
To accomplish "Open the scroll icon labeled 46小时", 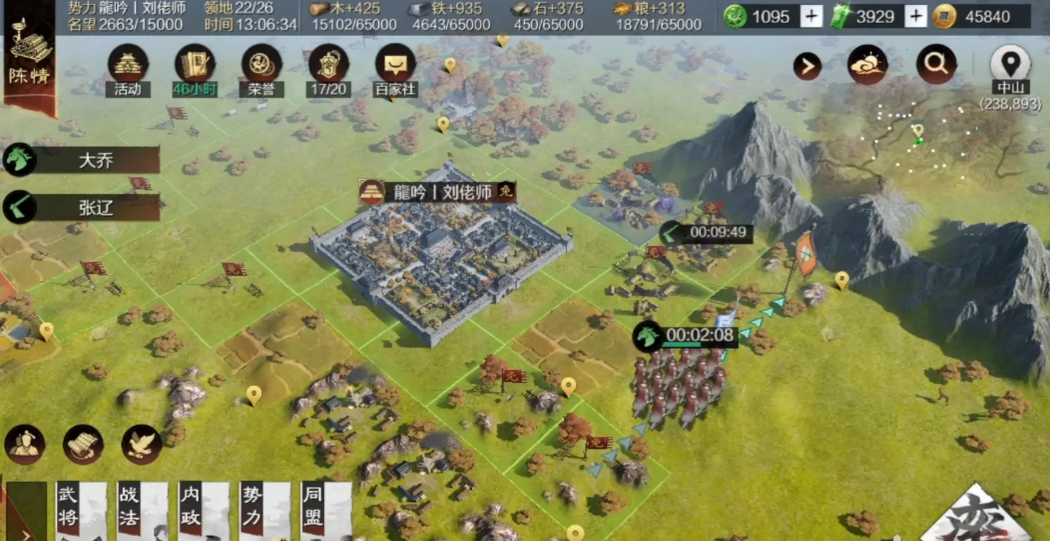I will [x=194, y=68].
